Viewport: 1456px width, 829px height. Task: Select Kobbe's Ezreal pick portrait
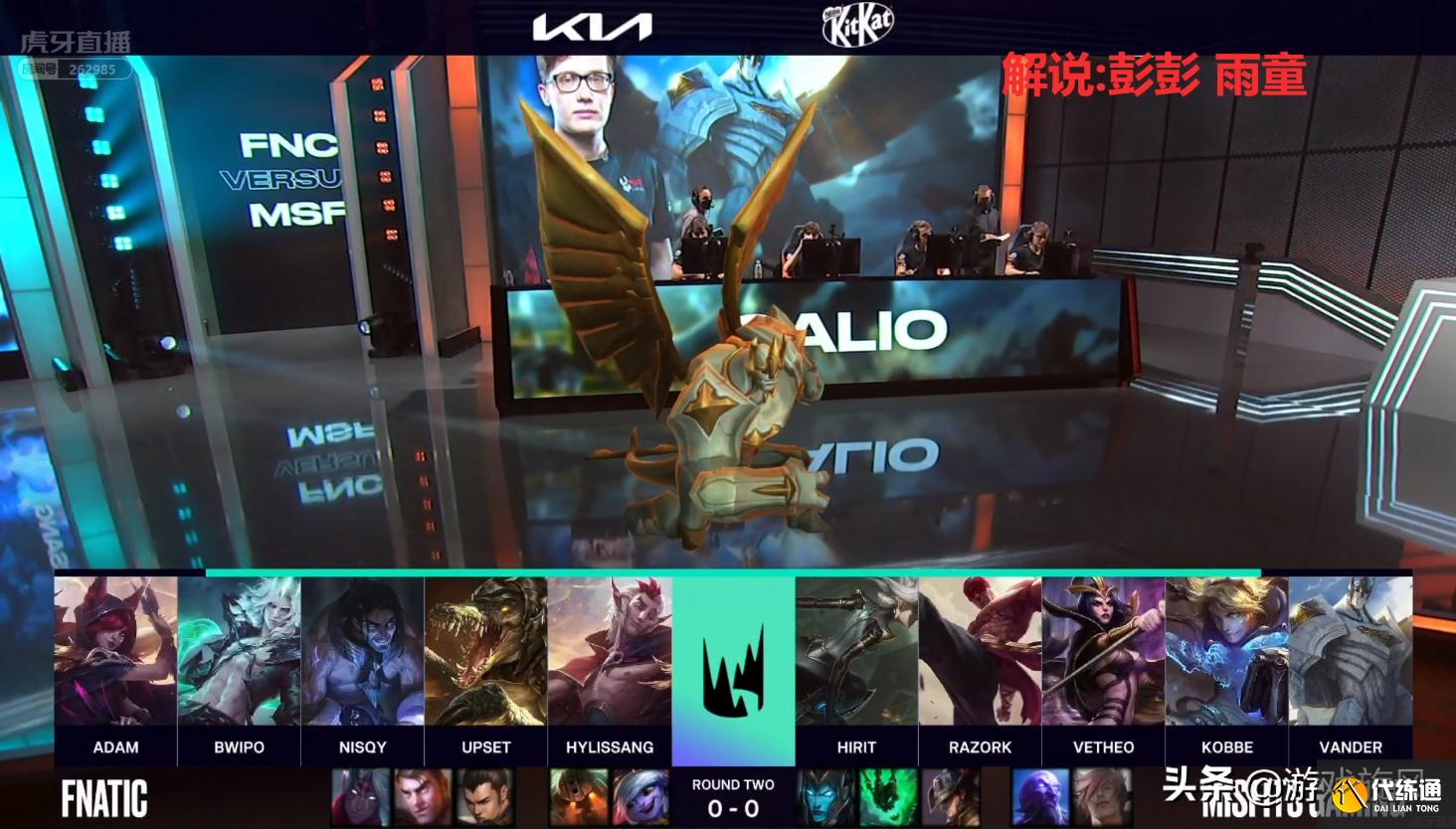click(1226, 651)
